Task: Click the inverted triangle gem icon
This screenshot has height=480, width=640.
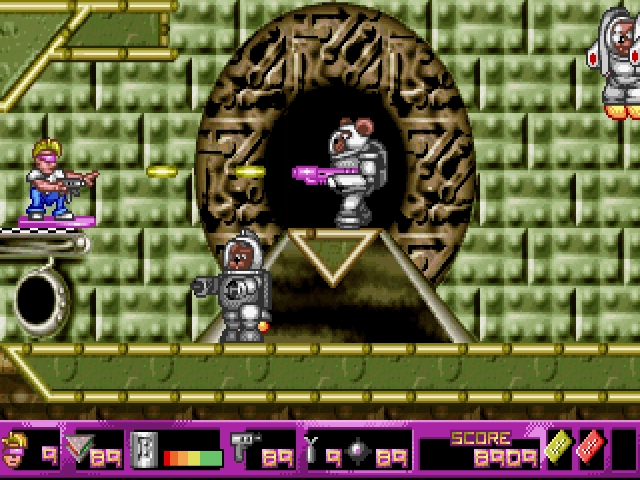Action: pos(77,449)
